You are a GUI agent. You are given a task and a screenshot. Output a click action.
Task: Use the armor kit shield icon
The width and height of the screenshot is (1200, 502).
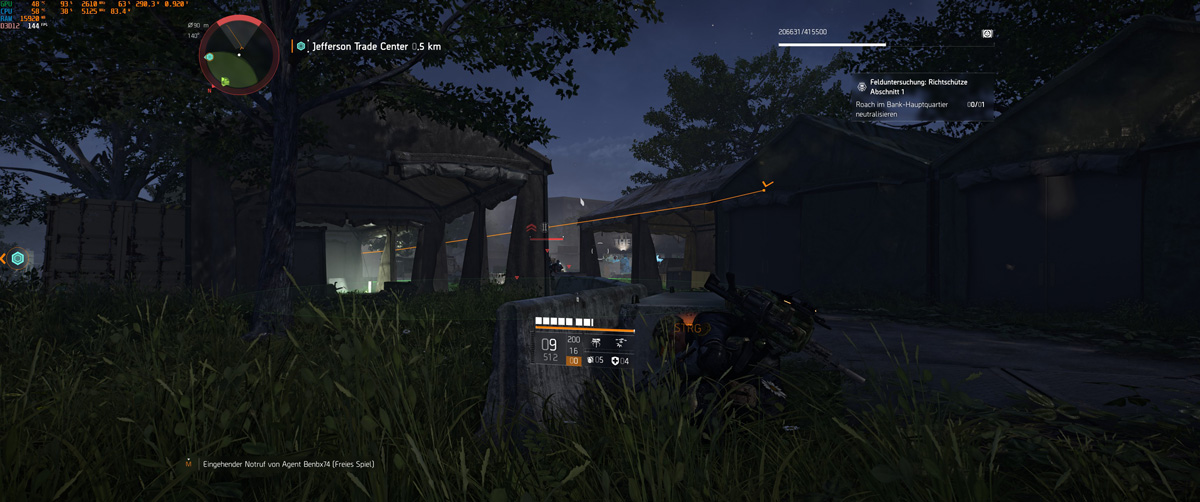pyautogui.click(x=615, y=360)
